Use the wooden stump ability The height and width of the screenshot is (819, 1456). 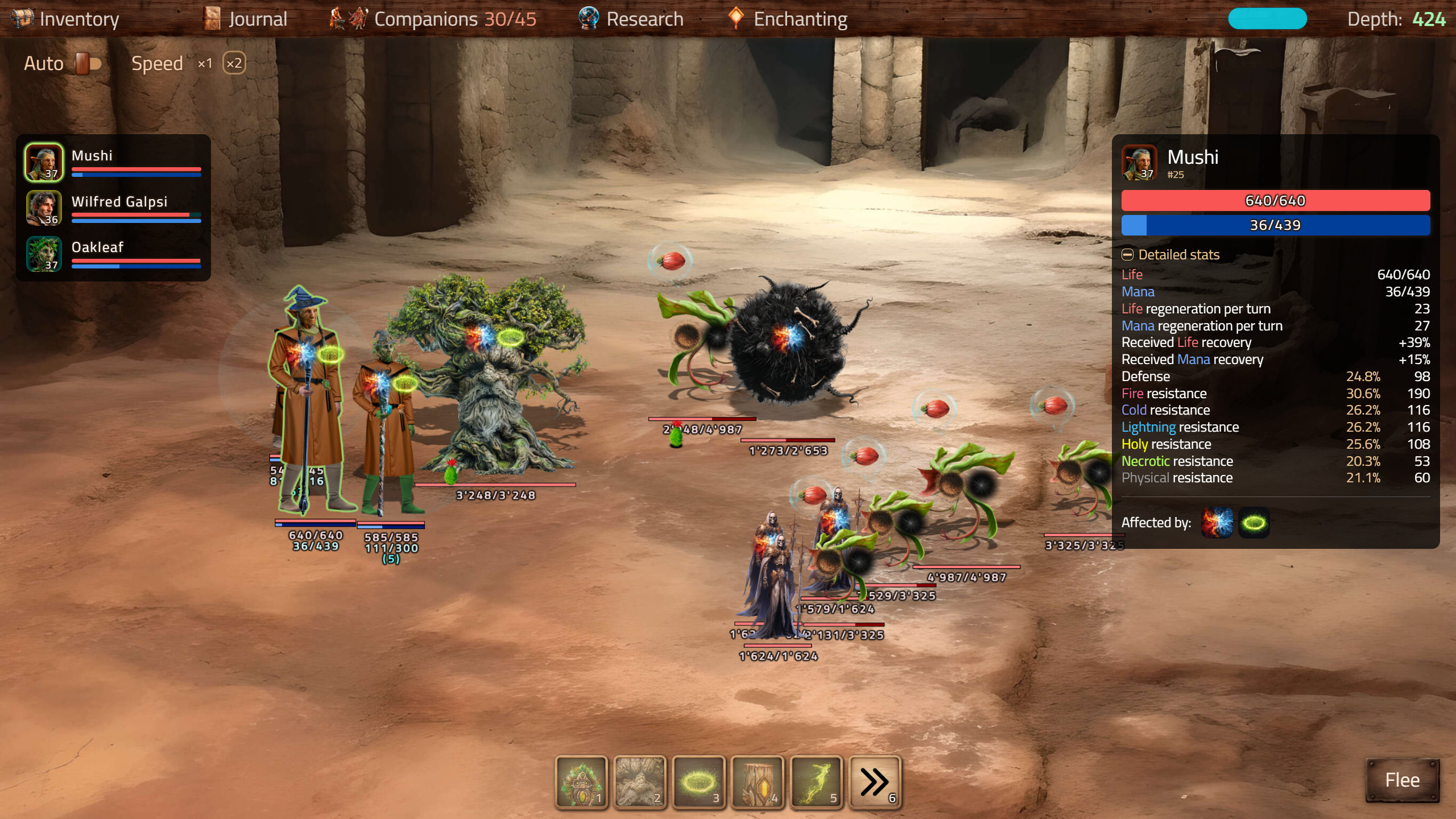point(757,782)
